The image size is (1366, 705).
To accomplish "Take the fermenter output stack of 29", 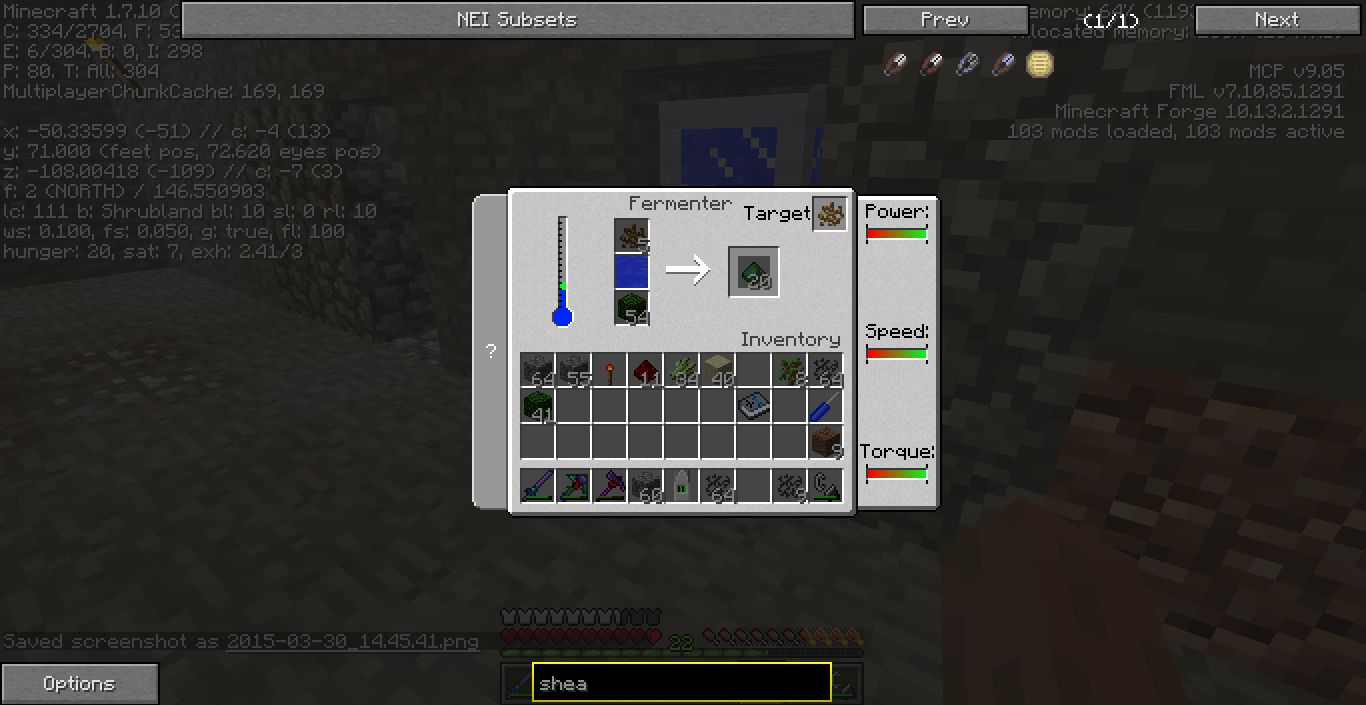I will (x=754, y=272).
